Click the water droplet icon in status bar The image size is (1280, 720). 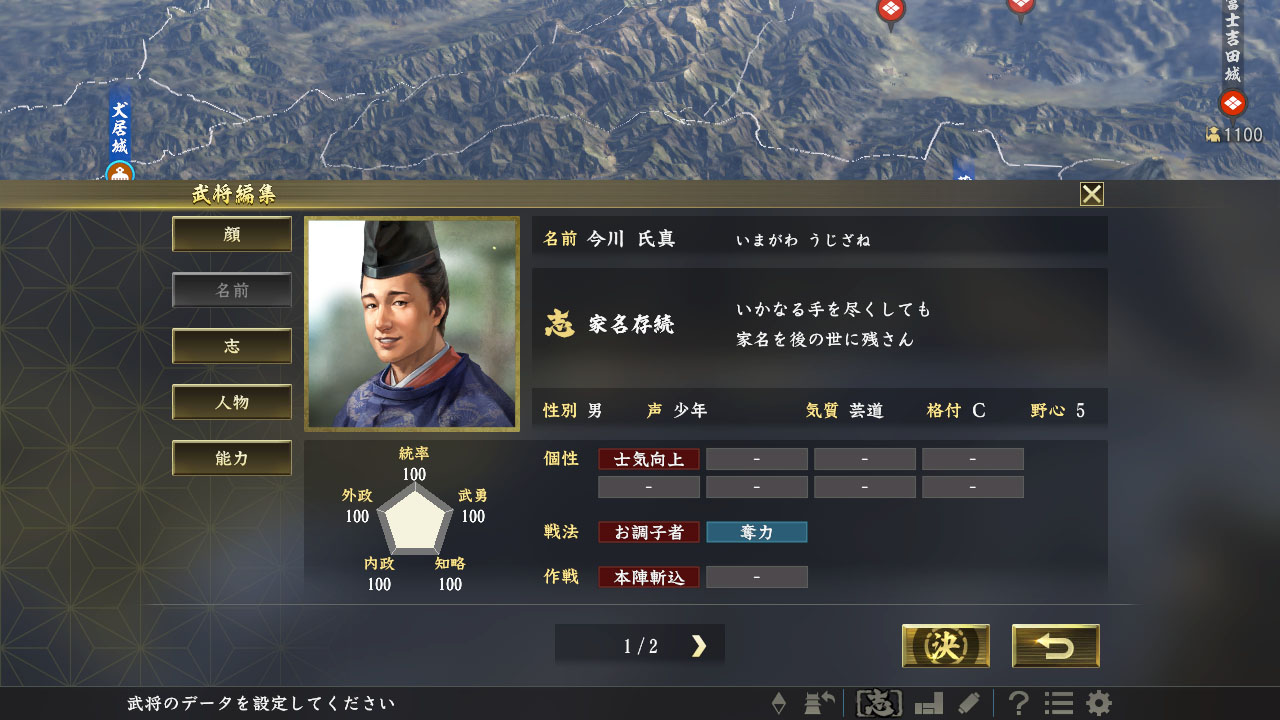(x=778, y=703)
